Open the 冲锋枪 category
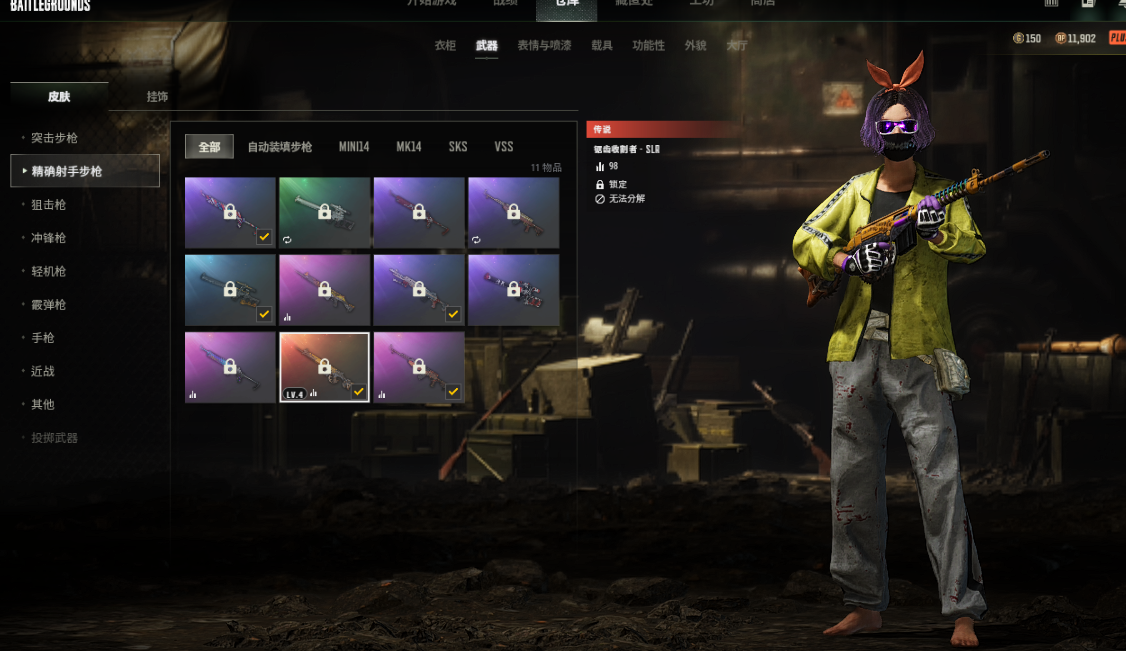1126x651 pixels. click(48, 238)
